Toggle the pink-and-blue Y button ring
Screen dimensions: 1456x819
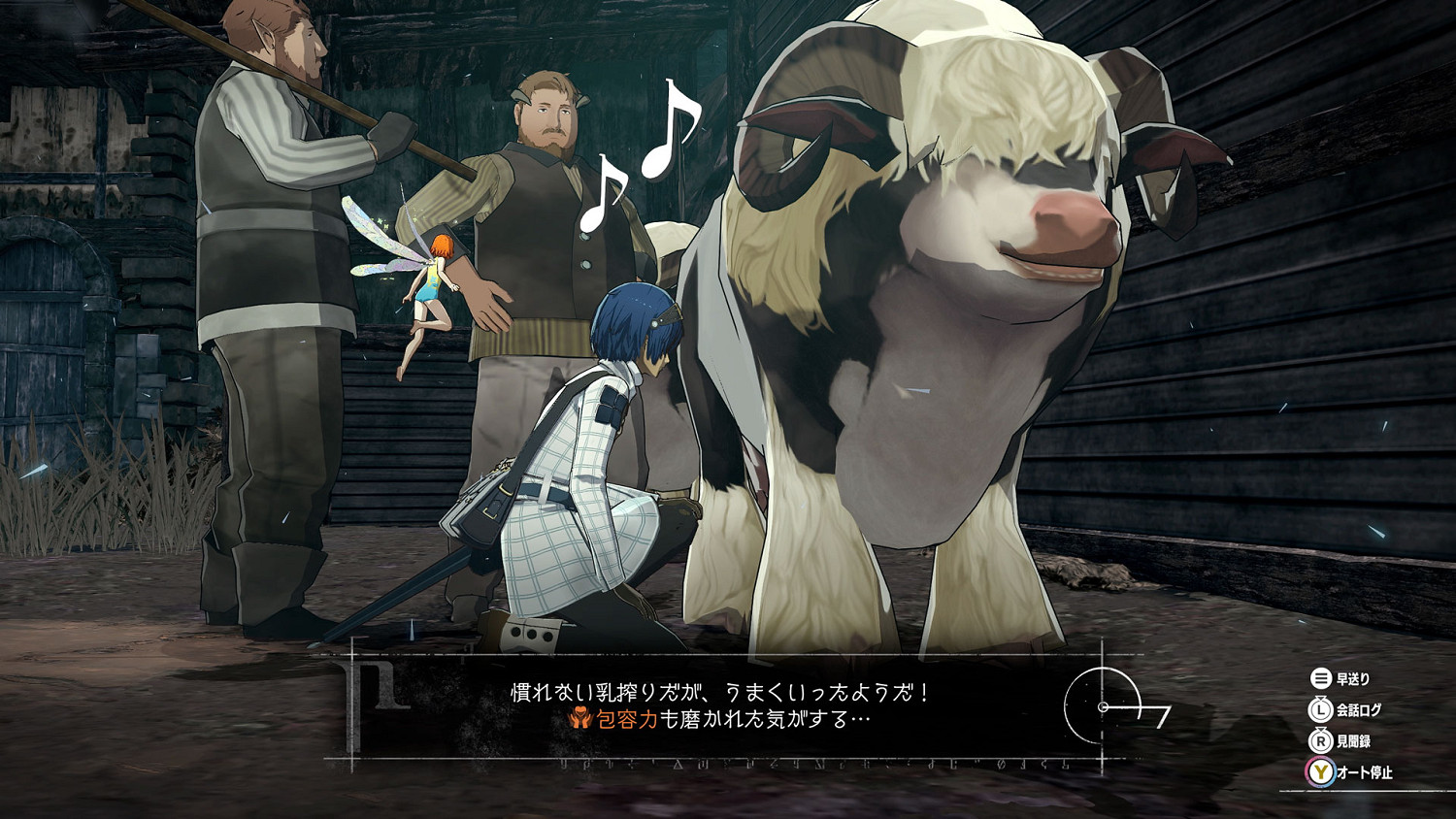pos(1321,772)
